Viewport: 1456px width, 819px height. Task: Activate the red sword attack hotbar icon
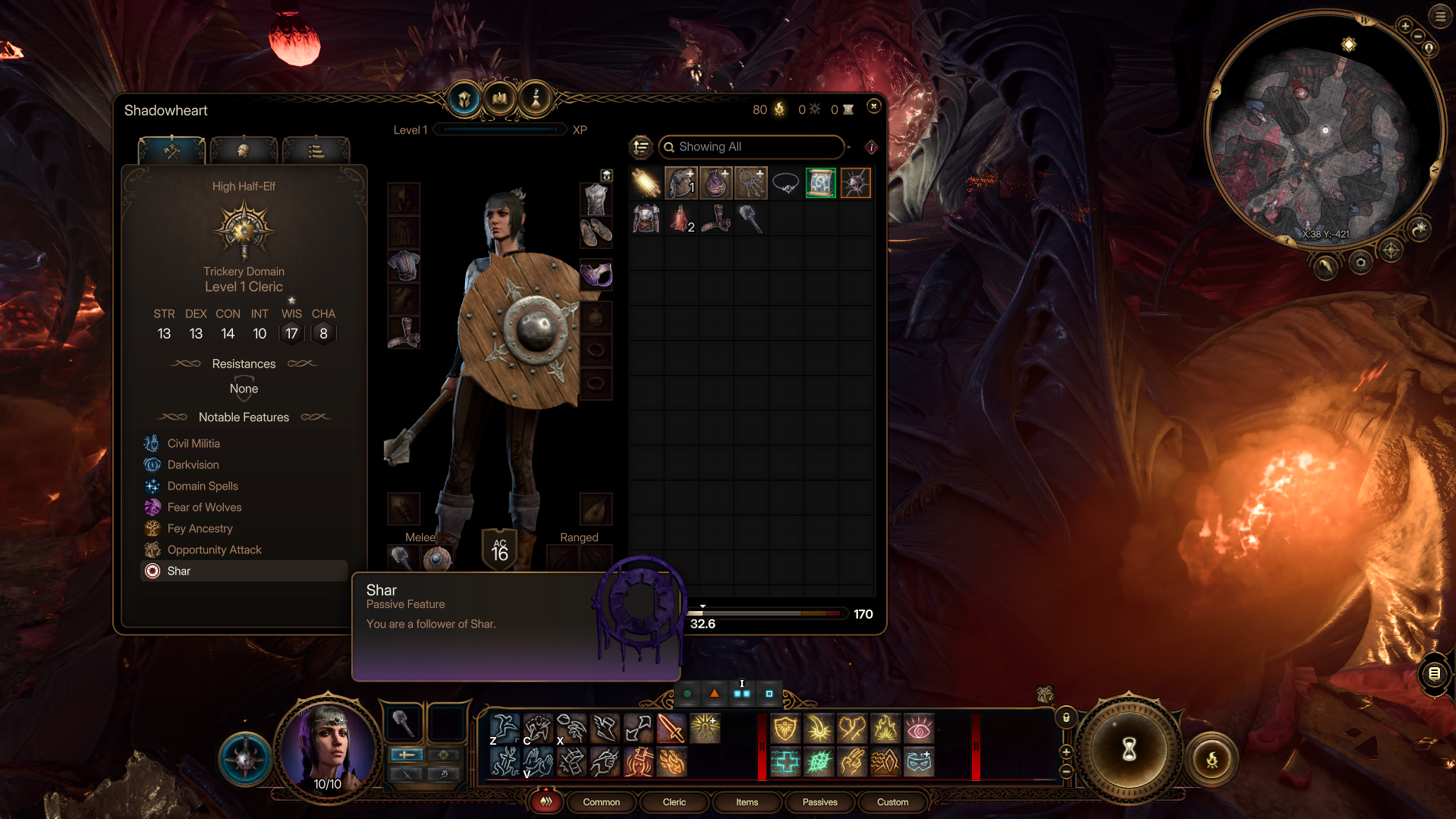point(671,729)
